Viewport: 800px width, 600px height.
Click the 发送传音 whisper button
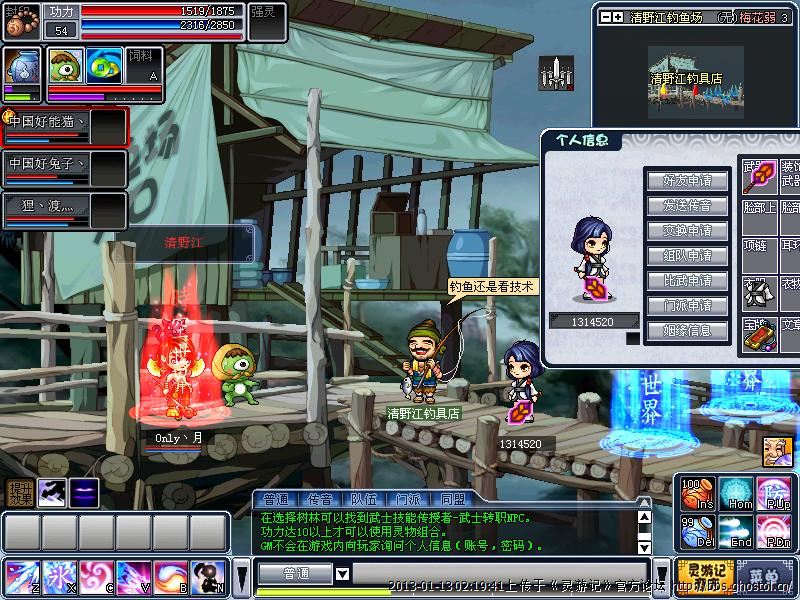point(688,206)
